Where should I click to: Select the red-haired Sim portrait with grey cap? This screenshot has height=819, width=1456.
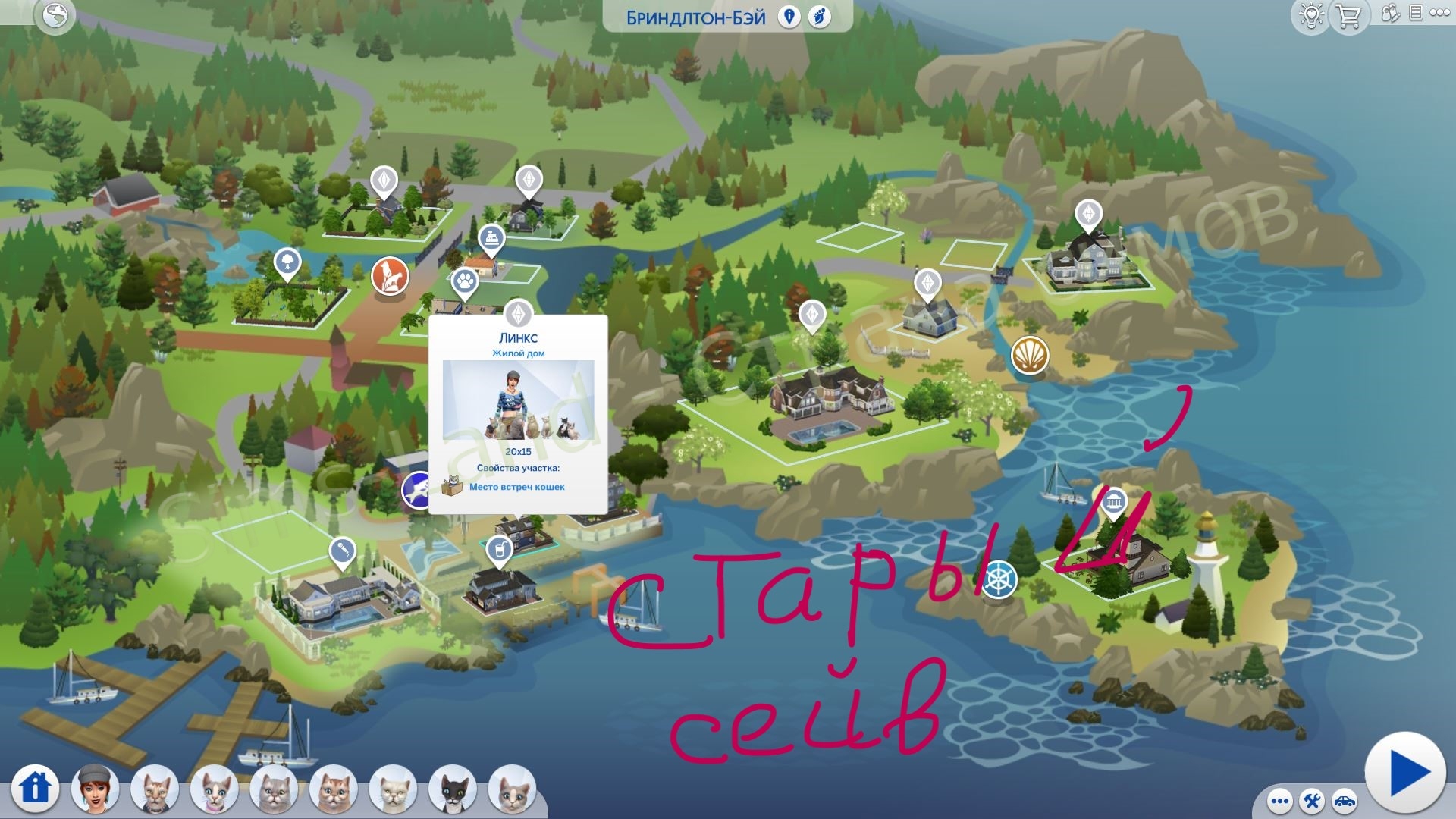96,789
